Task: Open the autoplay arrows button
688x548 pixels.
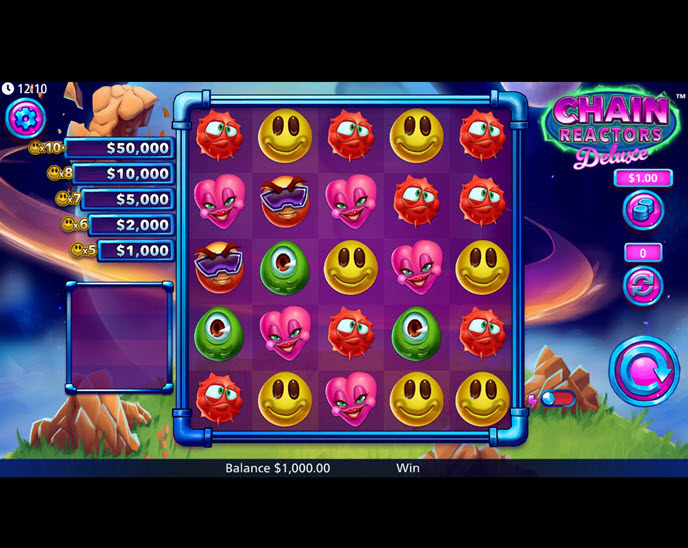Action: [x=643, y=286]
